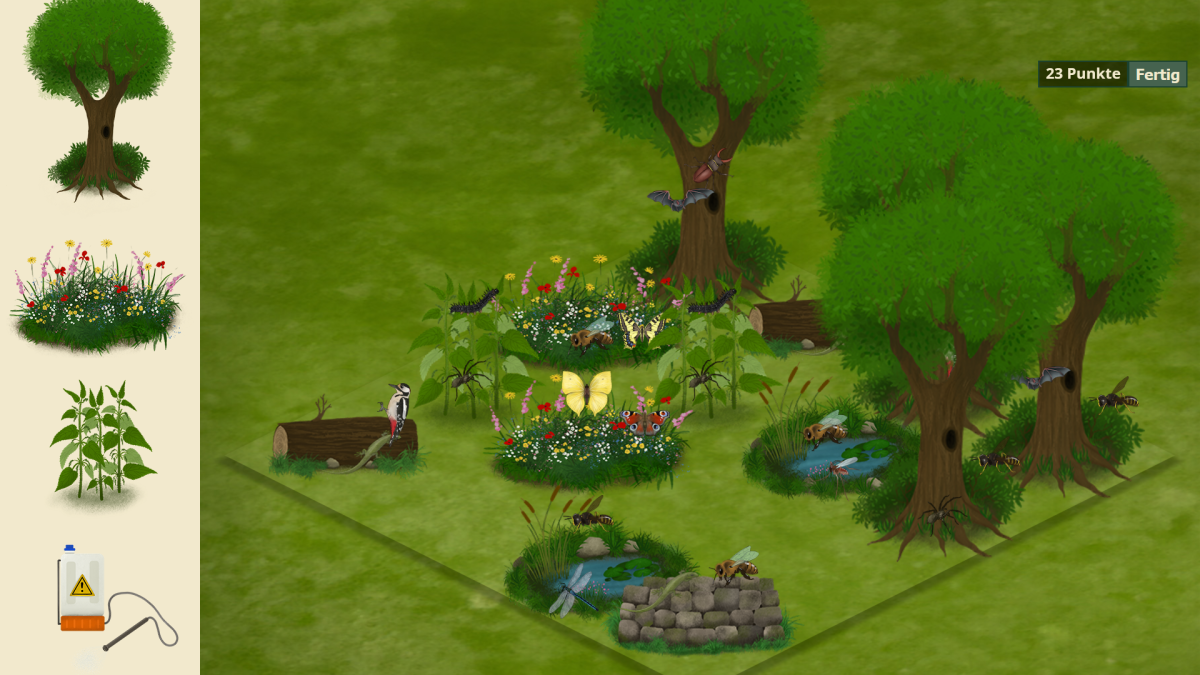Select the tree from the side palette

click(x=99, y=100)
